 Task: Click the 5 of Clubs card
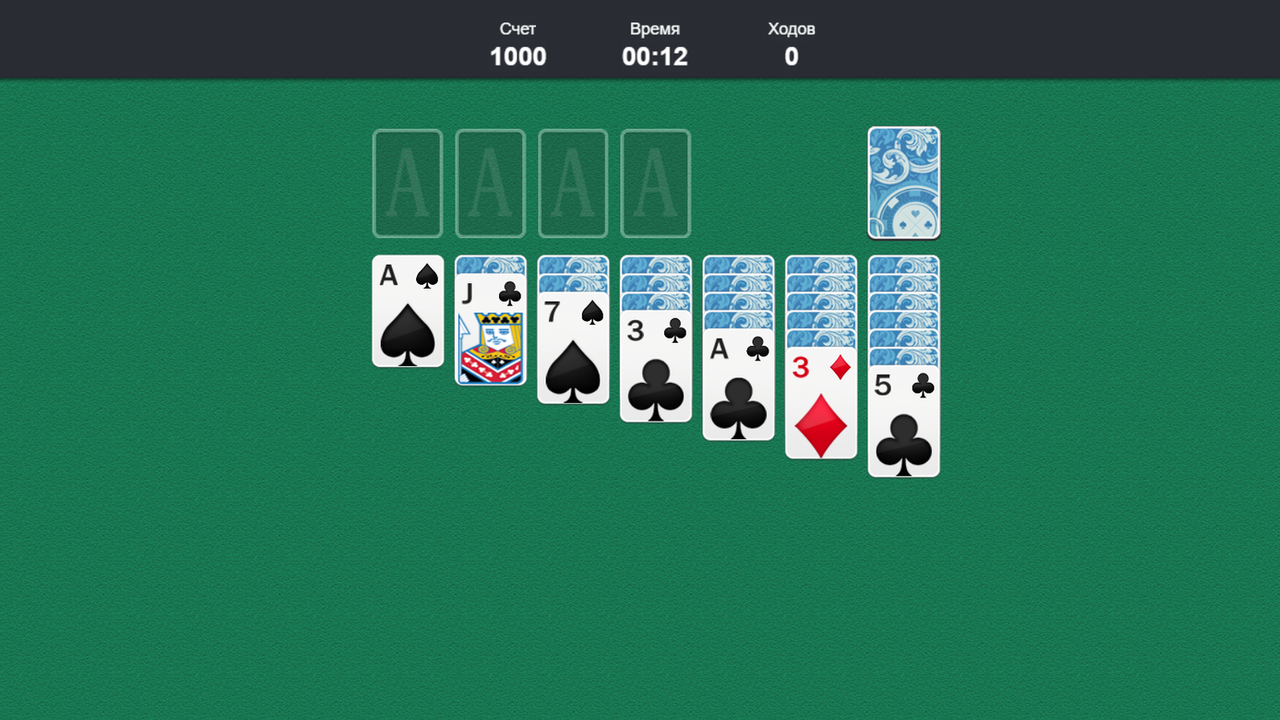pyautogui.click(x=903, y=425)
